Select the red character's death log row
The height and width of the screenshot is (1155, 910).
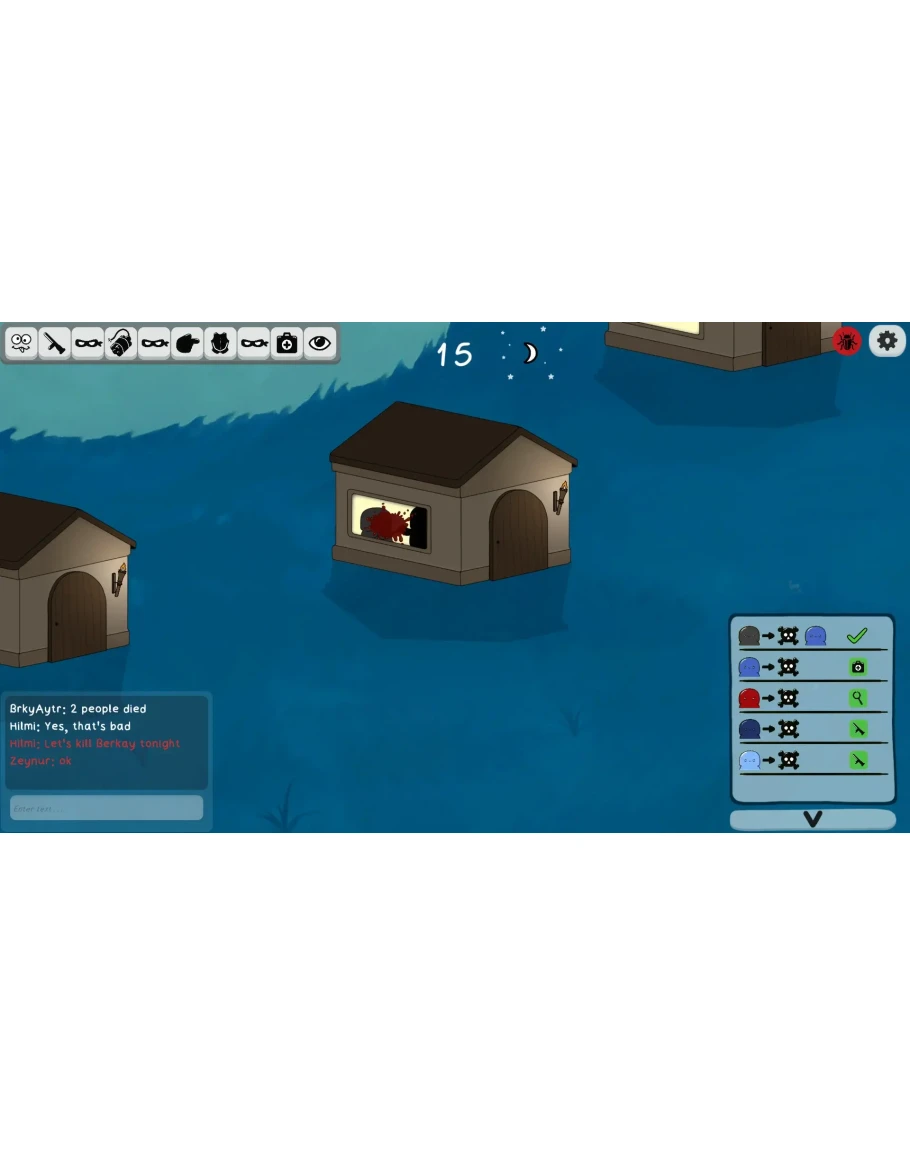812,698
